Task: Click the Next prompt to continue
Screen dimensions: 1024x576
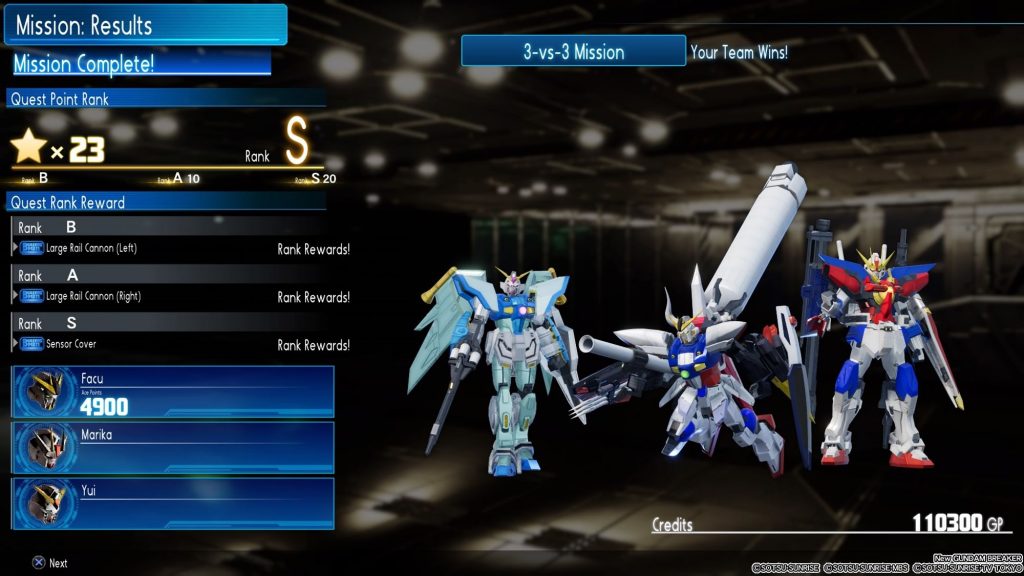Action: (50, 563)
